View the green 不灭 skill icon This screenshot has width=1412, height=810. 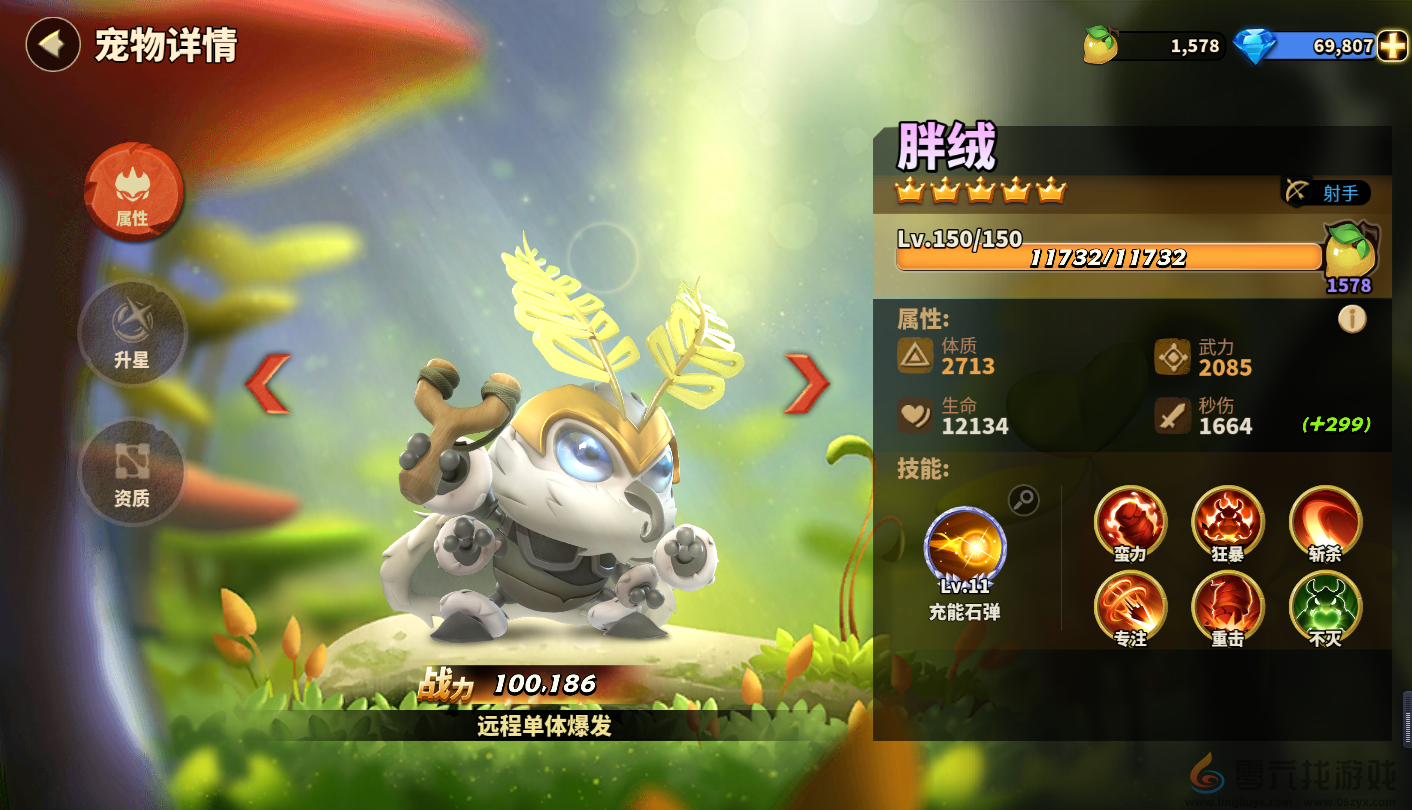(x=1325, y=607)
